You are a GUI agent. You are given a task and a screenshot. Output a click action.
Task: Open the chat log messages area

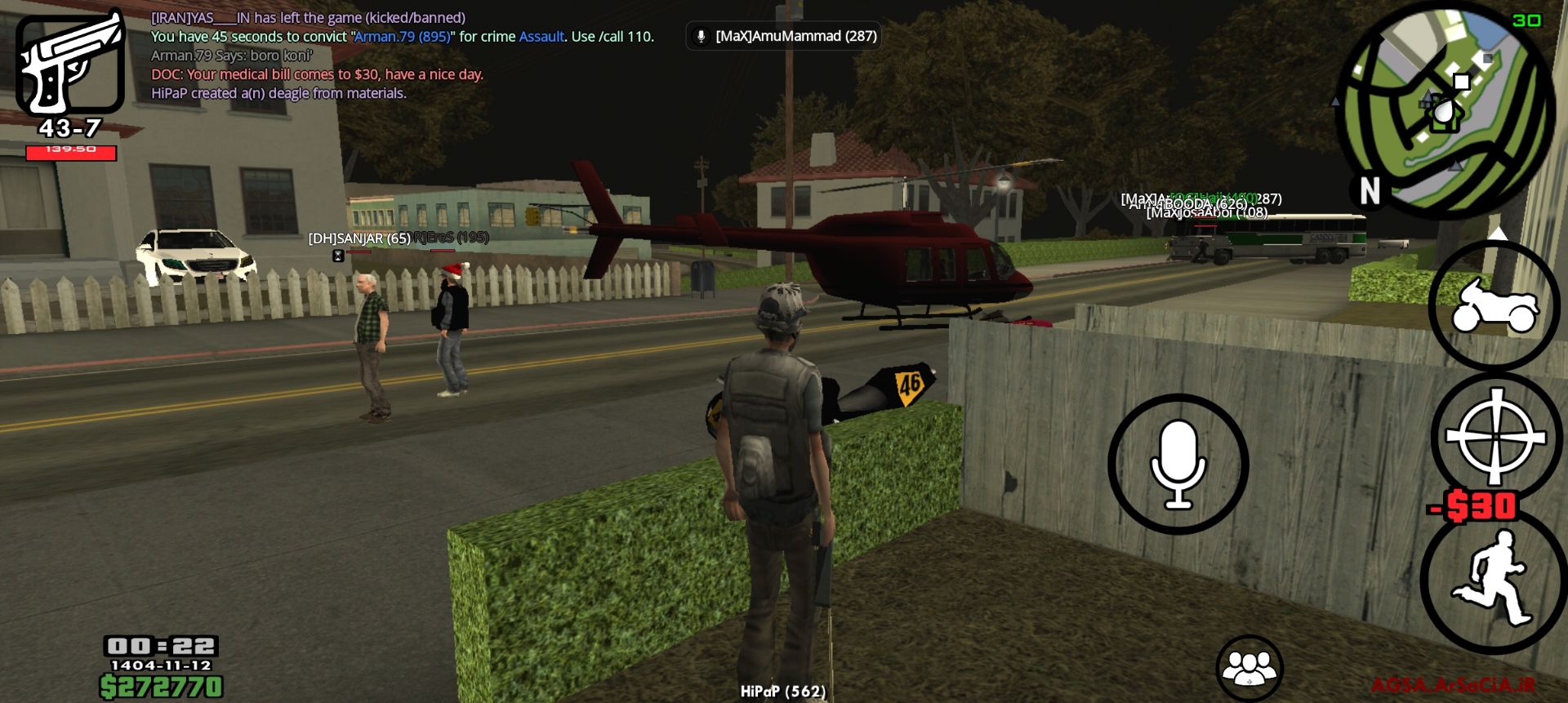pyautogui.click(x=402, y=56)
